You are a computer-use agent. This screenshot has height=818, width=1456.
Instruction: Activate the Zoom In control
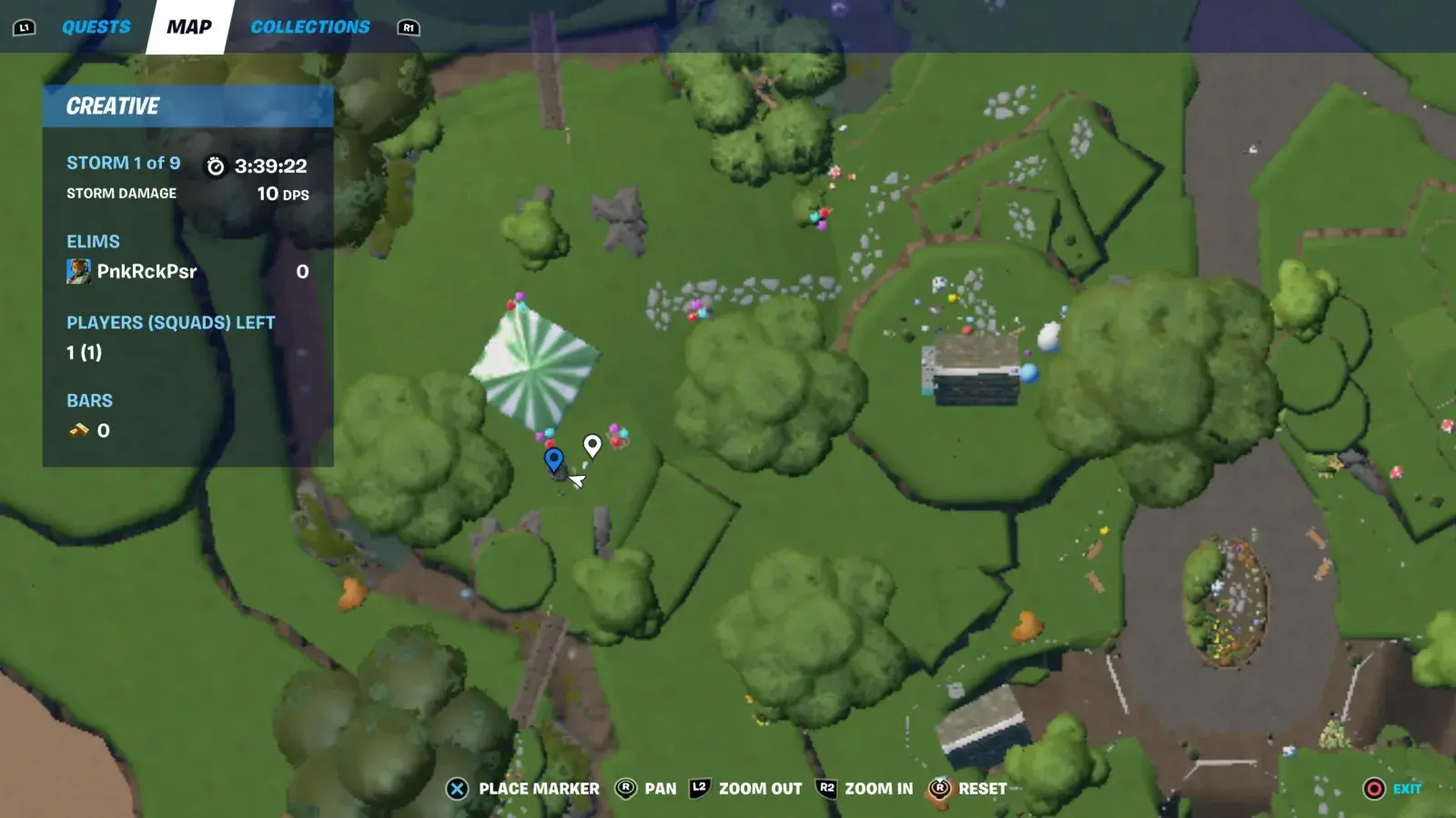click(865, 789)
